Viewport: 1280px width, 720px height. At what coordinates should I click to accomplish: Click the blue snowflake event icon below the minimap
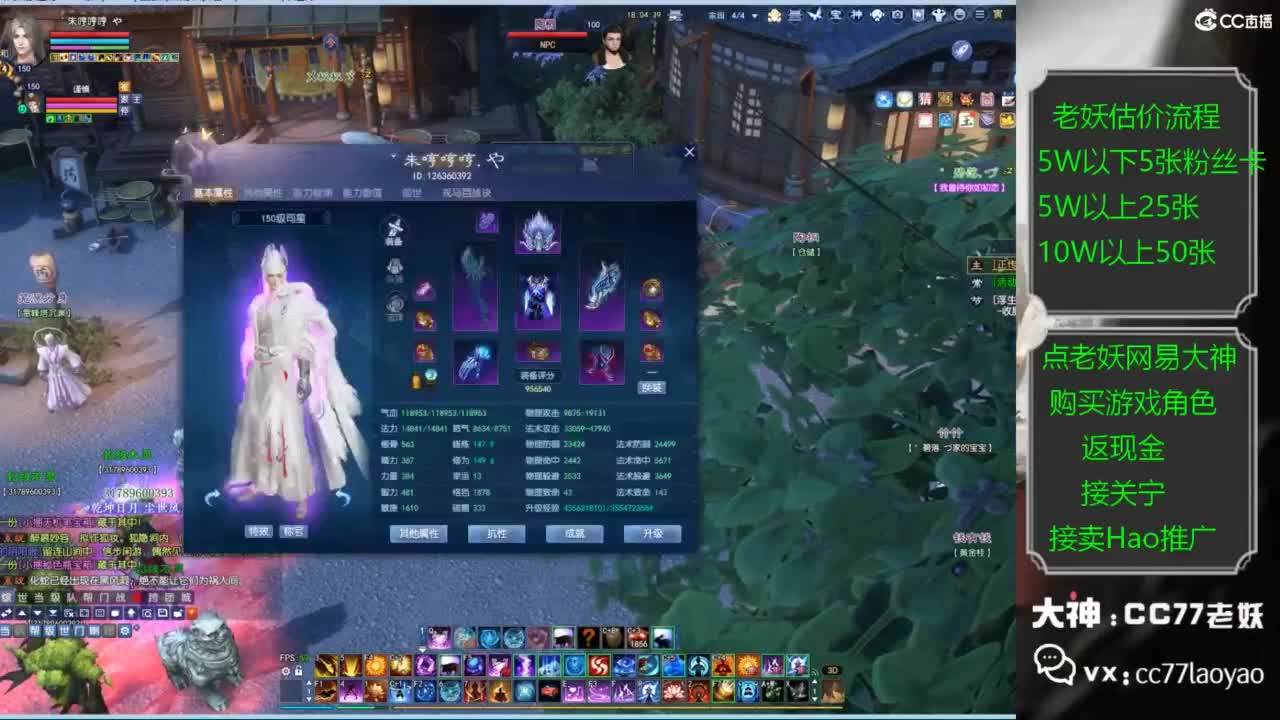coord(884,98)
